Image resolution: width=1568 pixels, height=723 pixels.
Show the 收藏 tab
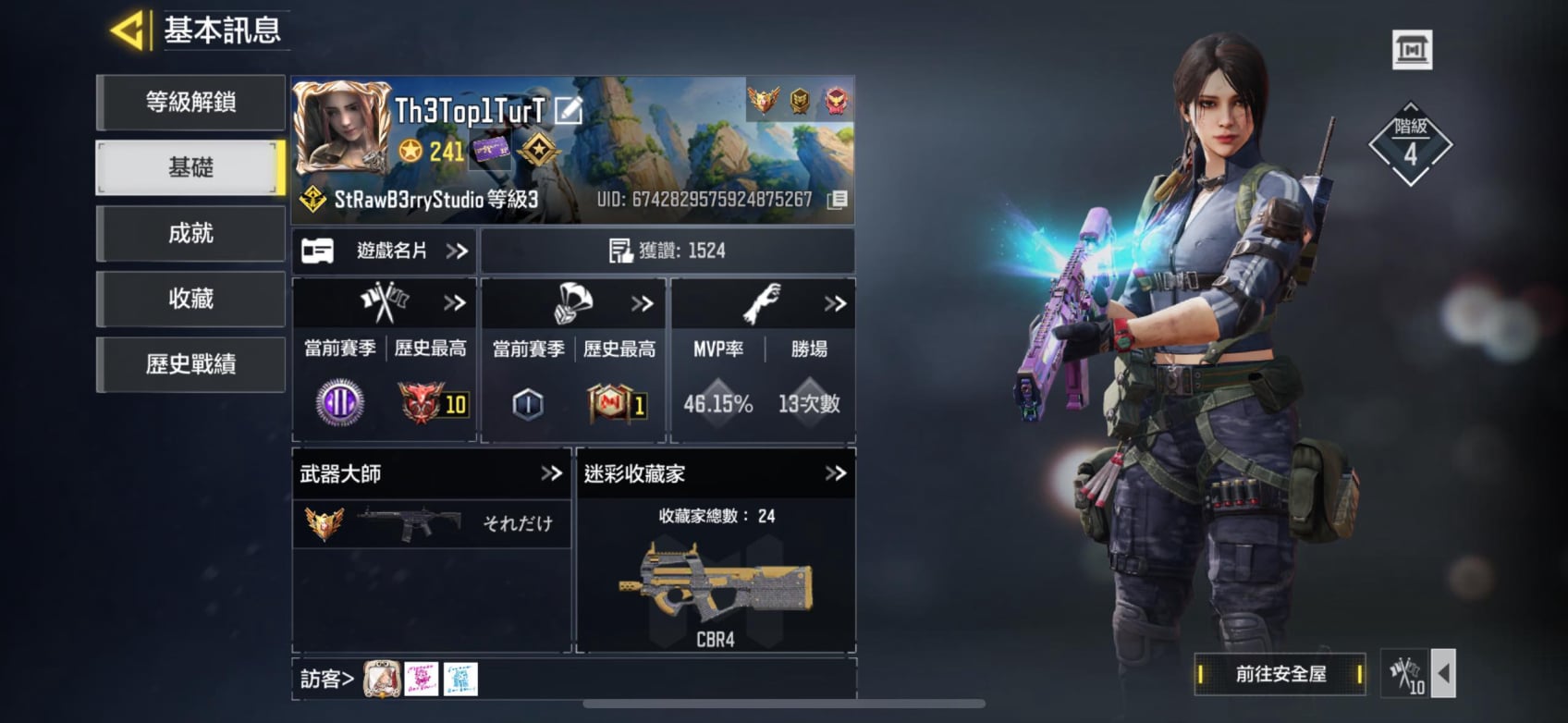[x=190, y=299]
